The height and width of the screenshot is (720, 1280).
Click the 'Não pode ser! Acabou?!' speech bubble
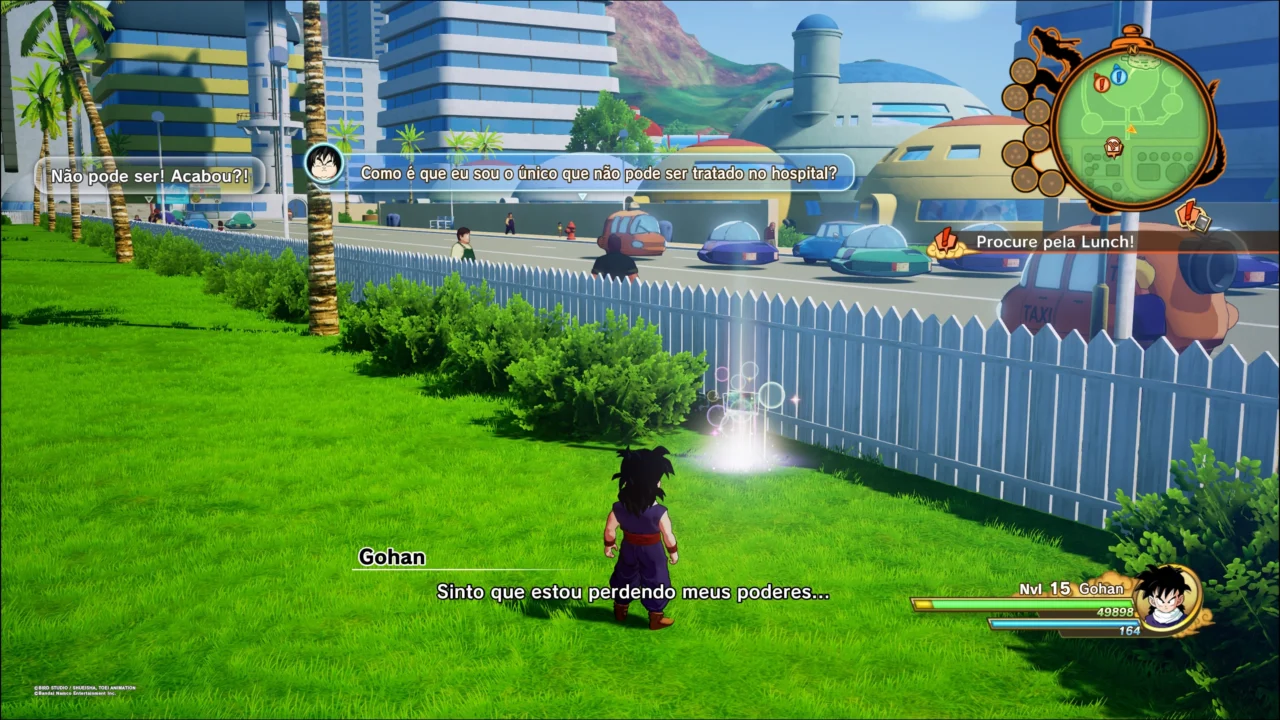tap(150, 175)
